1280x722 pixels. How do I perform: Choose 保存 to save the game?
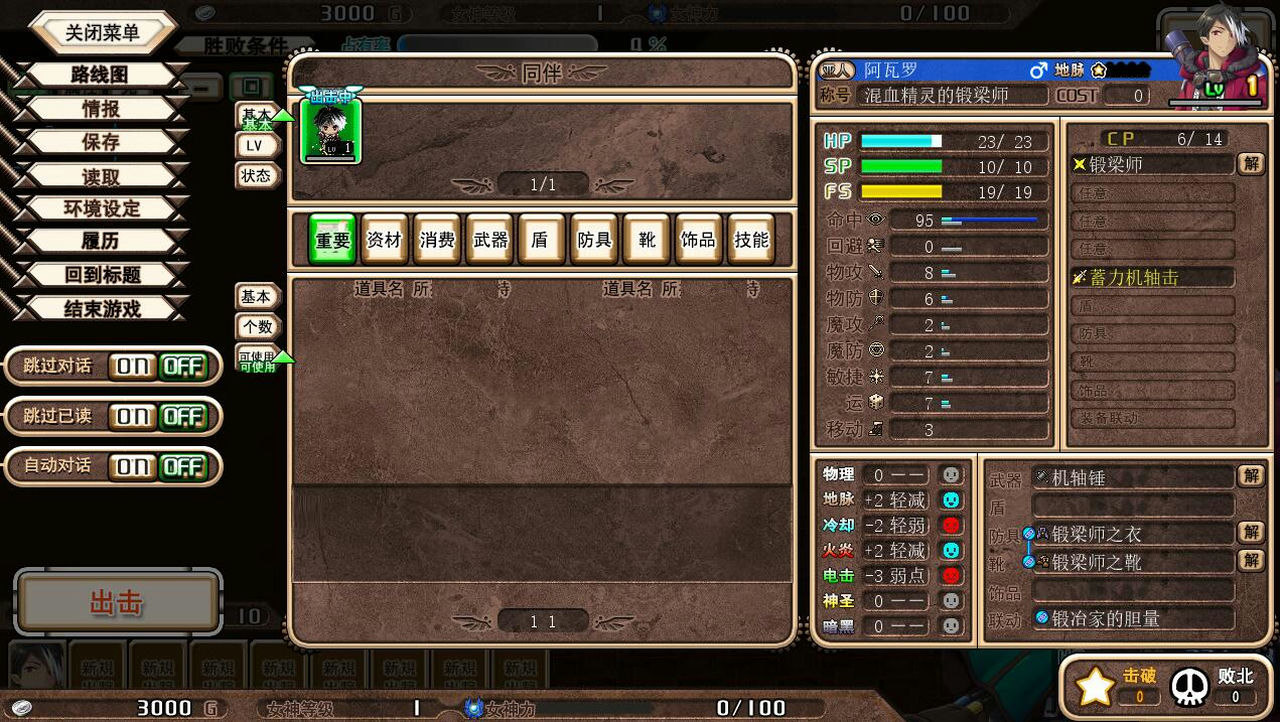(100, 142)
